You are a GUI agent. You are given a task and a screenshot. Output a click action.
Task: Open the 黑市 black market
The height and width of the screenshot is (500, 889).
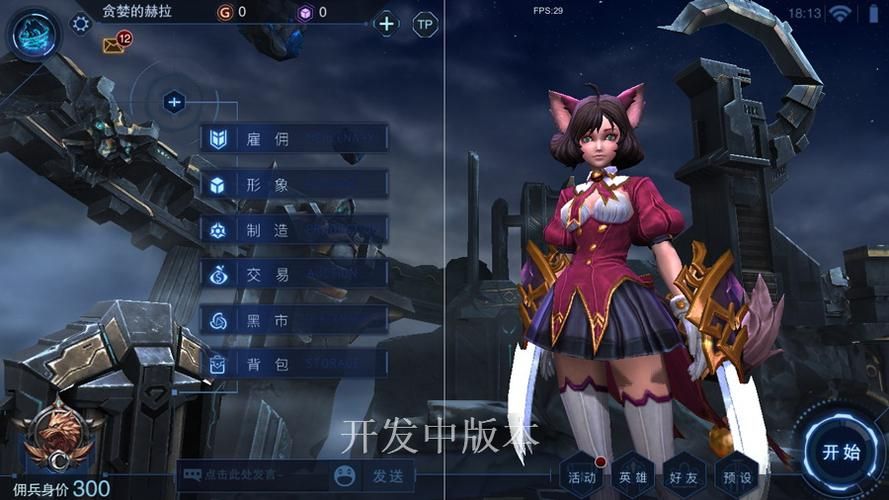click(294, 320)
